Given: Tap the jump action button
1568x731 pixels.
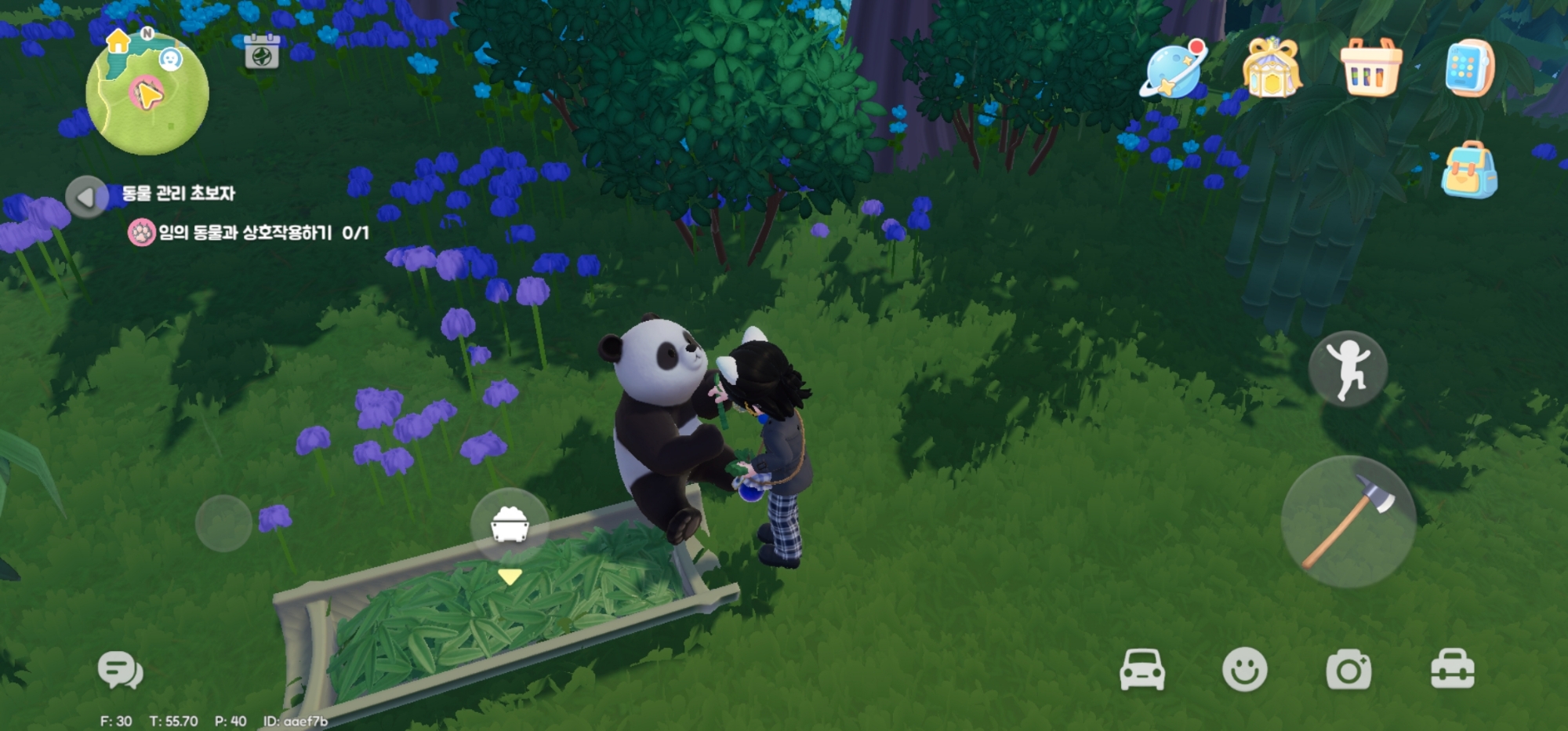Looking at the screenshot, I should 1348,369.
